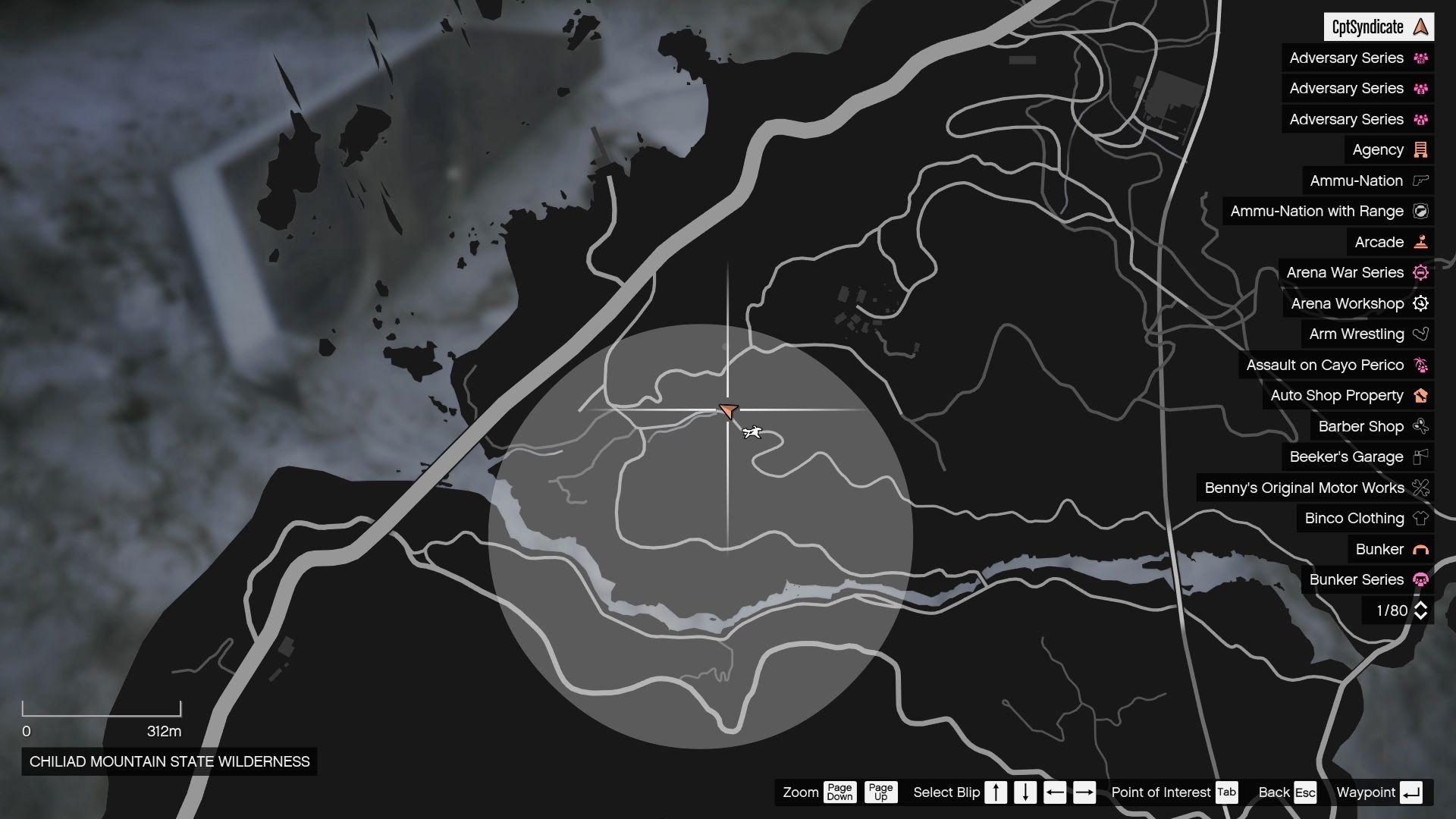Select Arcade in the blip list
1456x819 pixels.
point(1390,243)
